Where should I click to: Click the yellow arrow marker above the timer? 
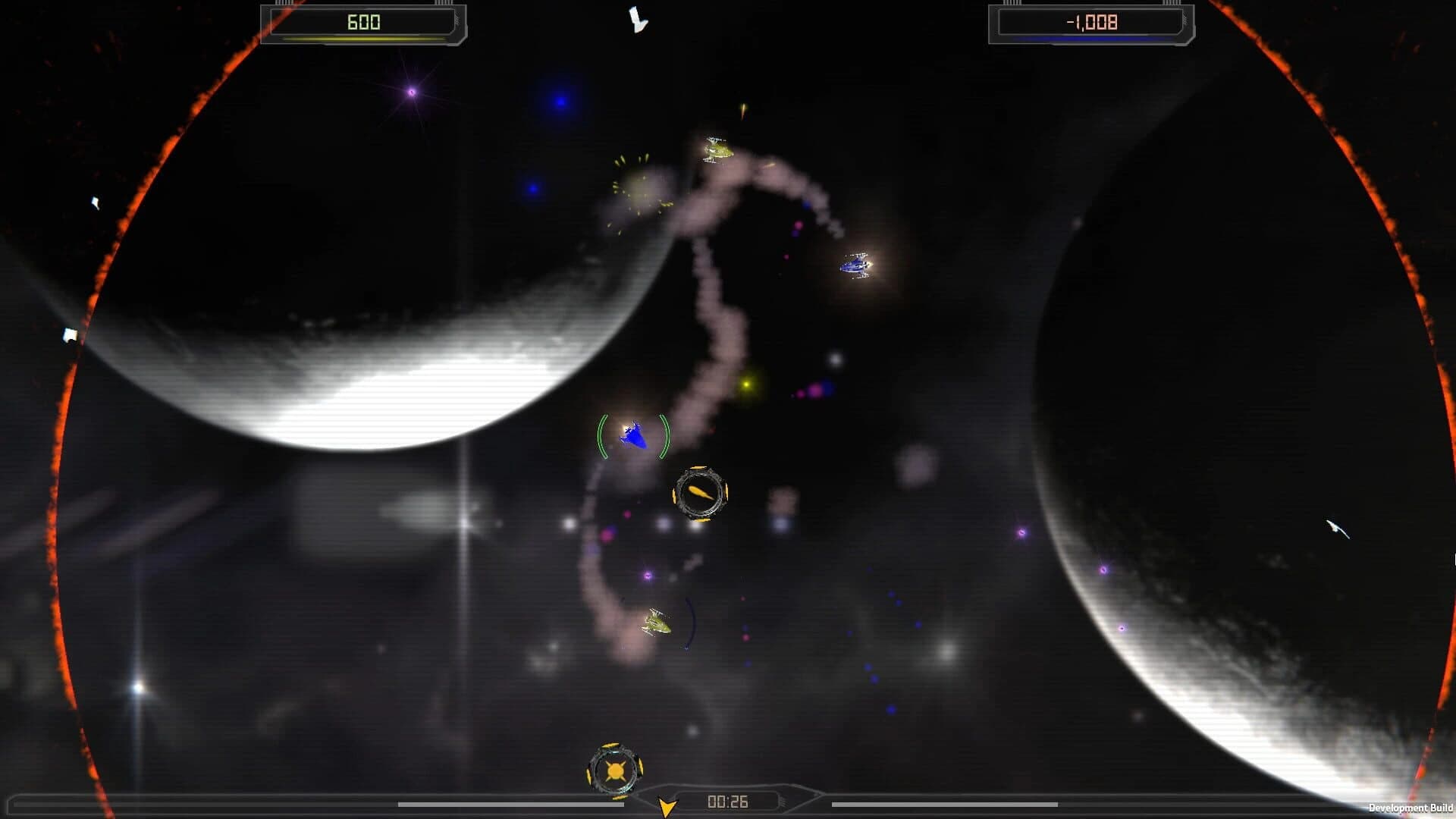[x=666, y=806]
